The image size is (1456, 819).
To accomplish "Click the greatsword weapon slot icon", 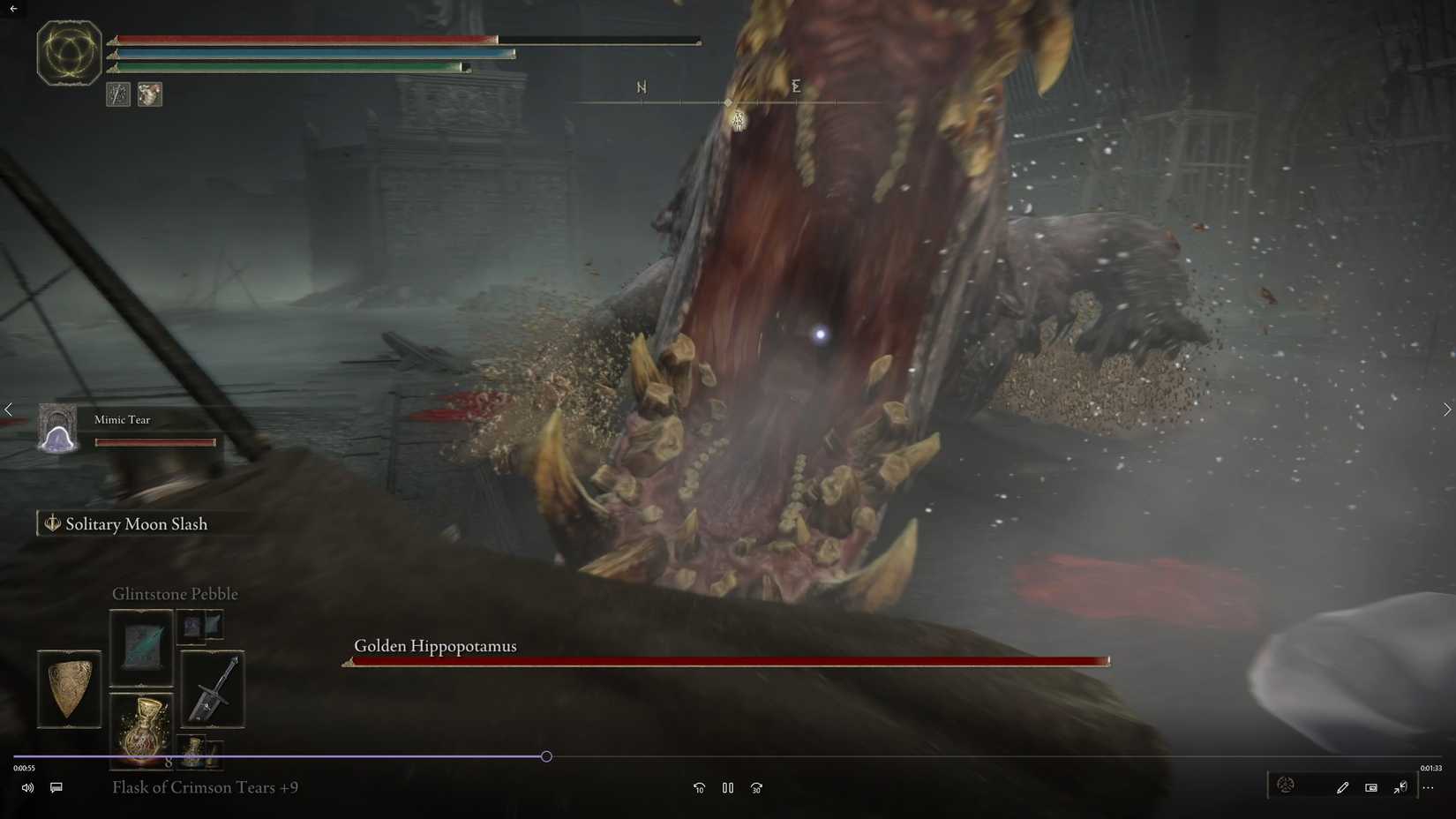I will pos(212,690).
